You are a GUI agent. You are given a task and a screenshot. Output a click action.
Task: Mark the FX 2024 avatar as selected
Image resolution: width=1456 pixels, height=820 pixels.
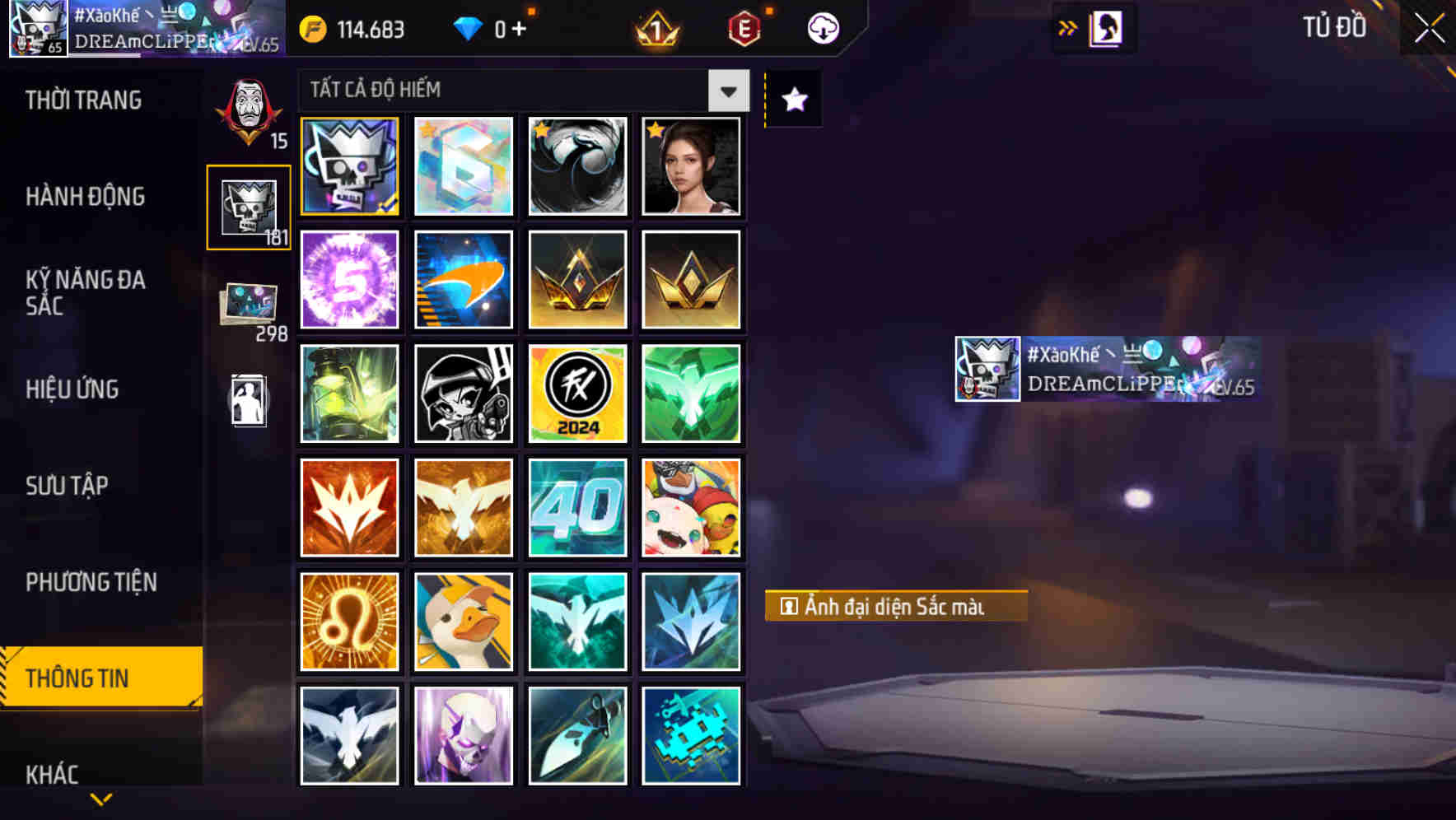[577, 394]
